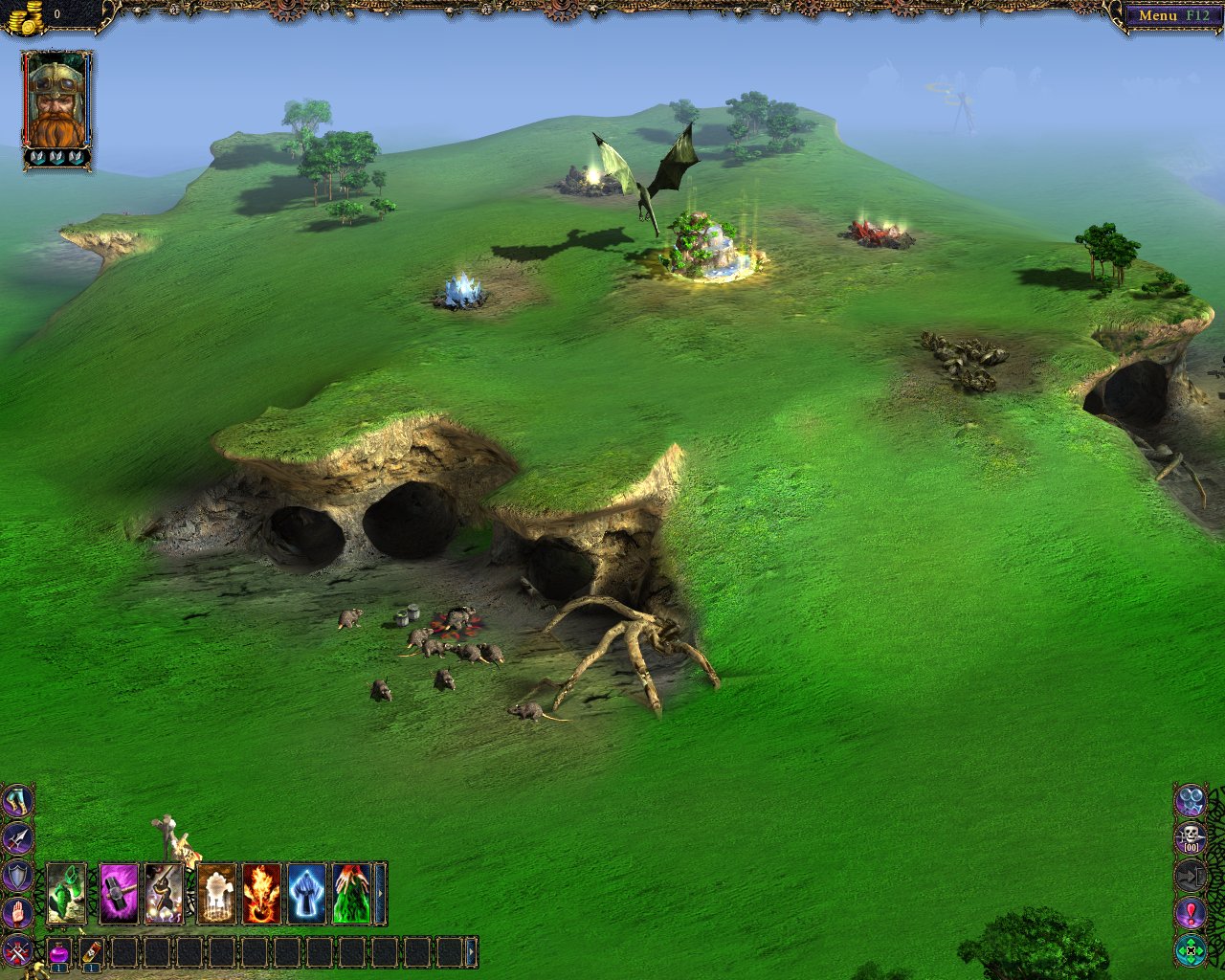Screen dimensions: 1225x980
Task: Use the purple potion inventory slot
Action: click(59, 953)
